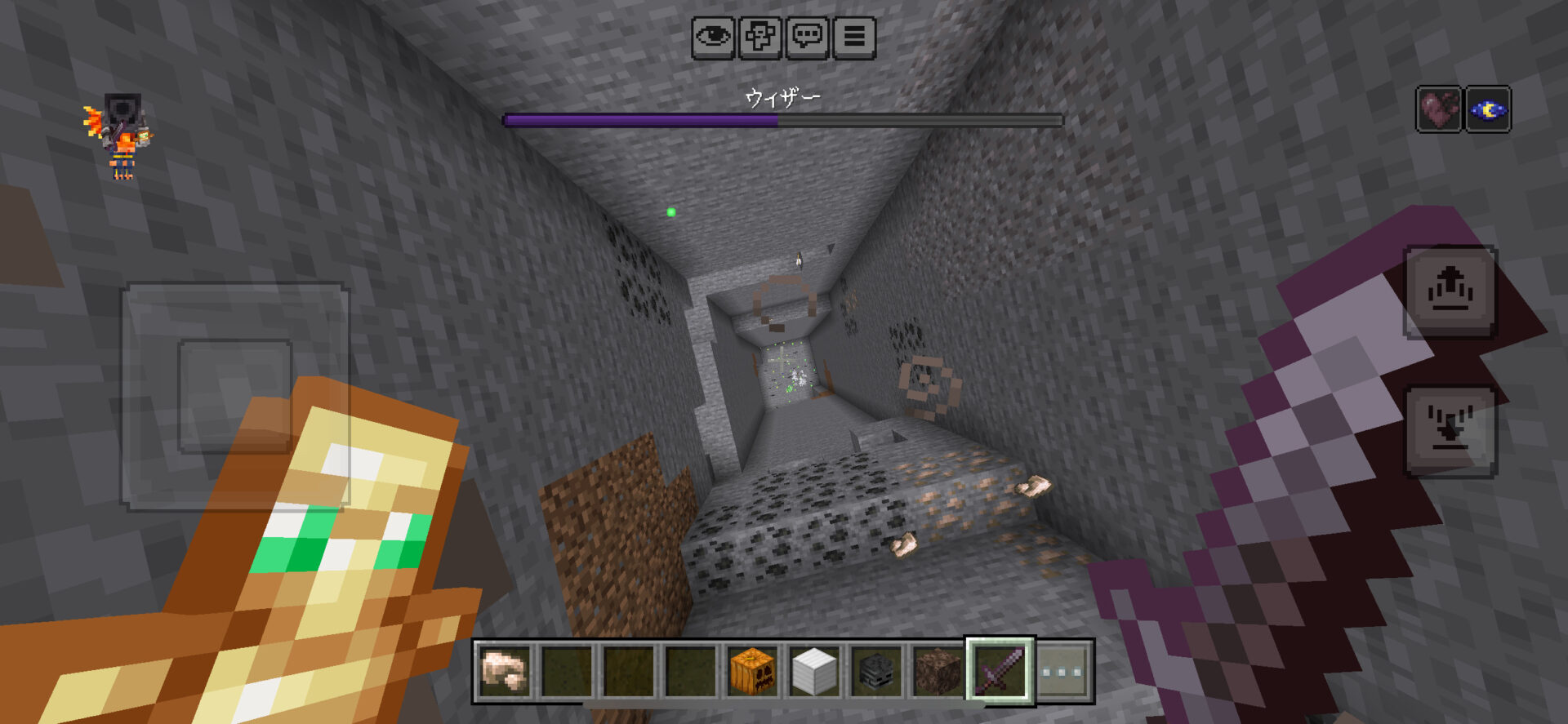The height and width of the screenshot is (724, 1568).
Task: Tap the Wither heart status effect icon
Action: tap(1439, 109)
